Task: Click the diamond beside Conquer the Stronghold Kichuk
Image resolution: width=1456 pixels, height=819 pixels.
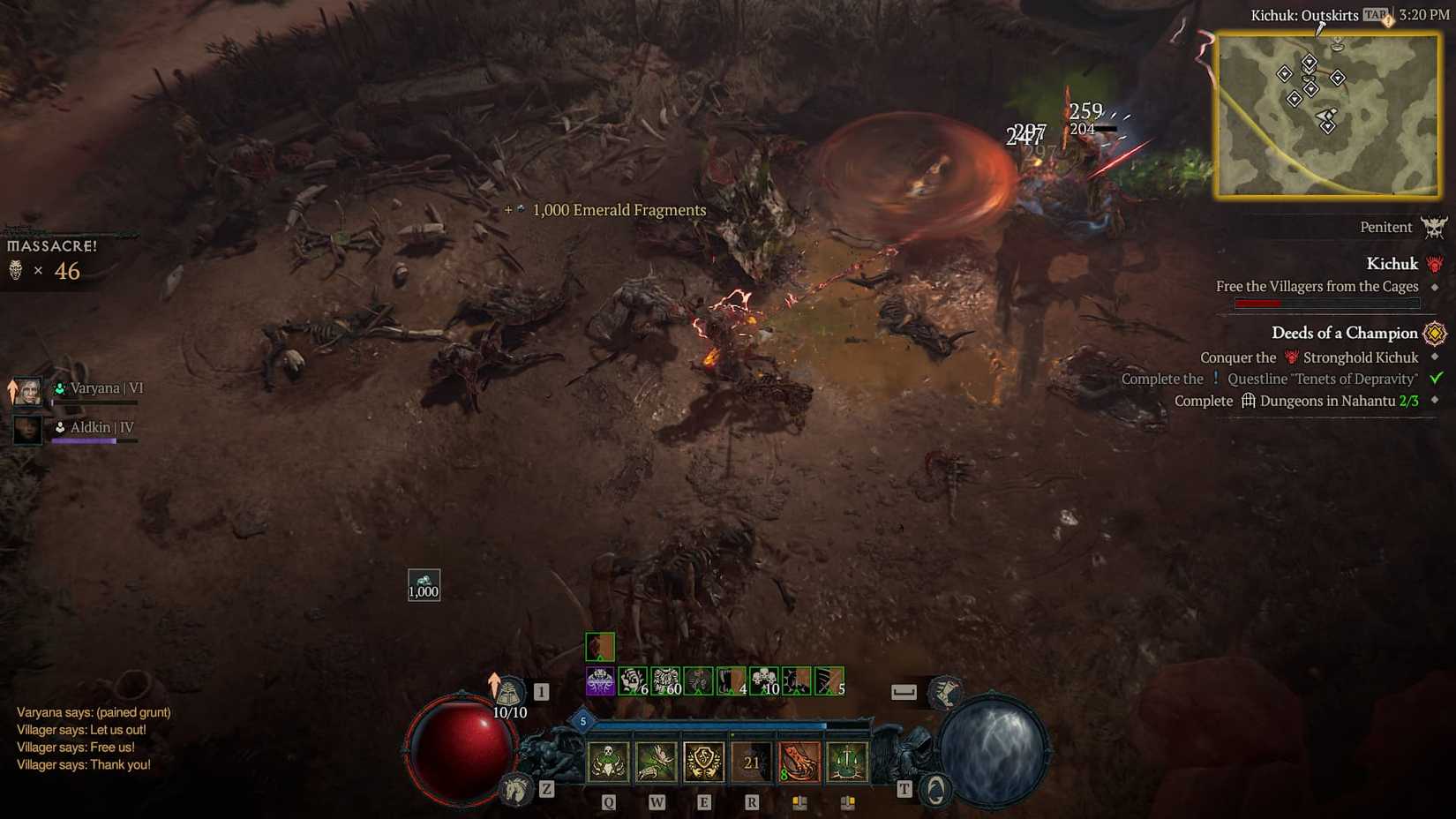Action: pos(1435,357)
